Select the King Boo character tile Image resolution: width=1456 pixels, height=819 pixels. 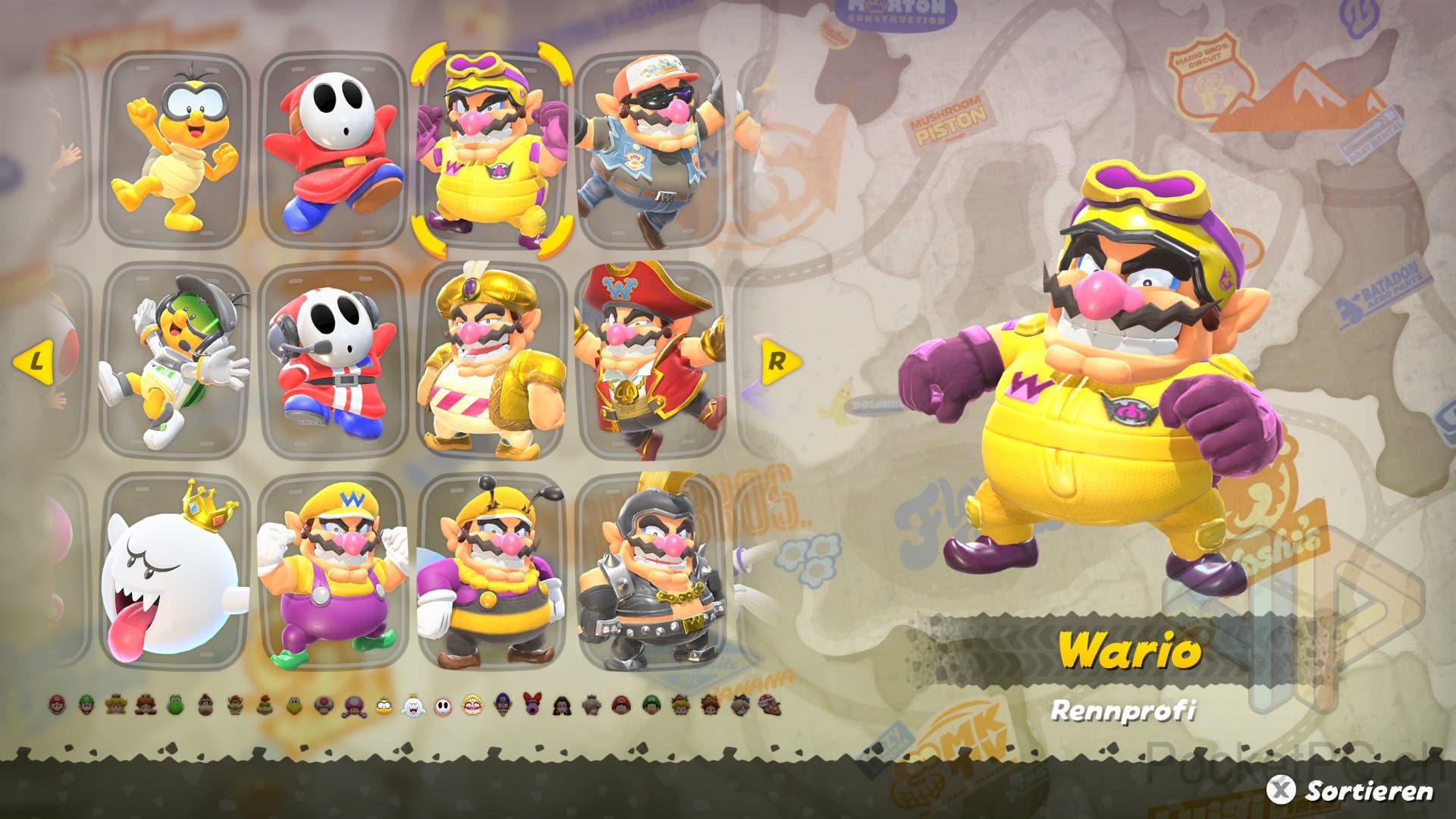coord(175,572)
